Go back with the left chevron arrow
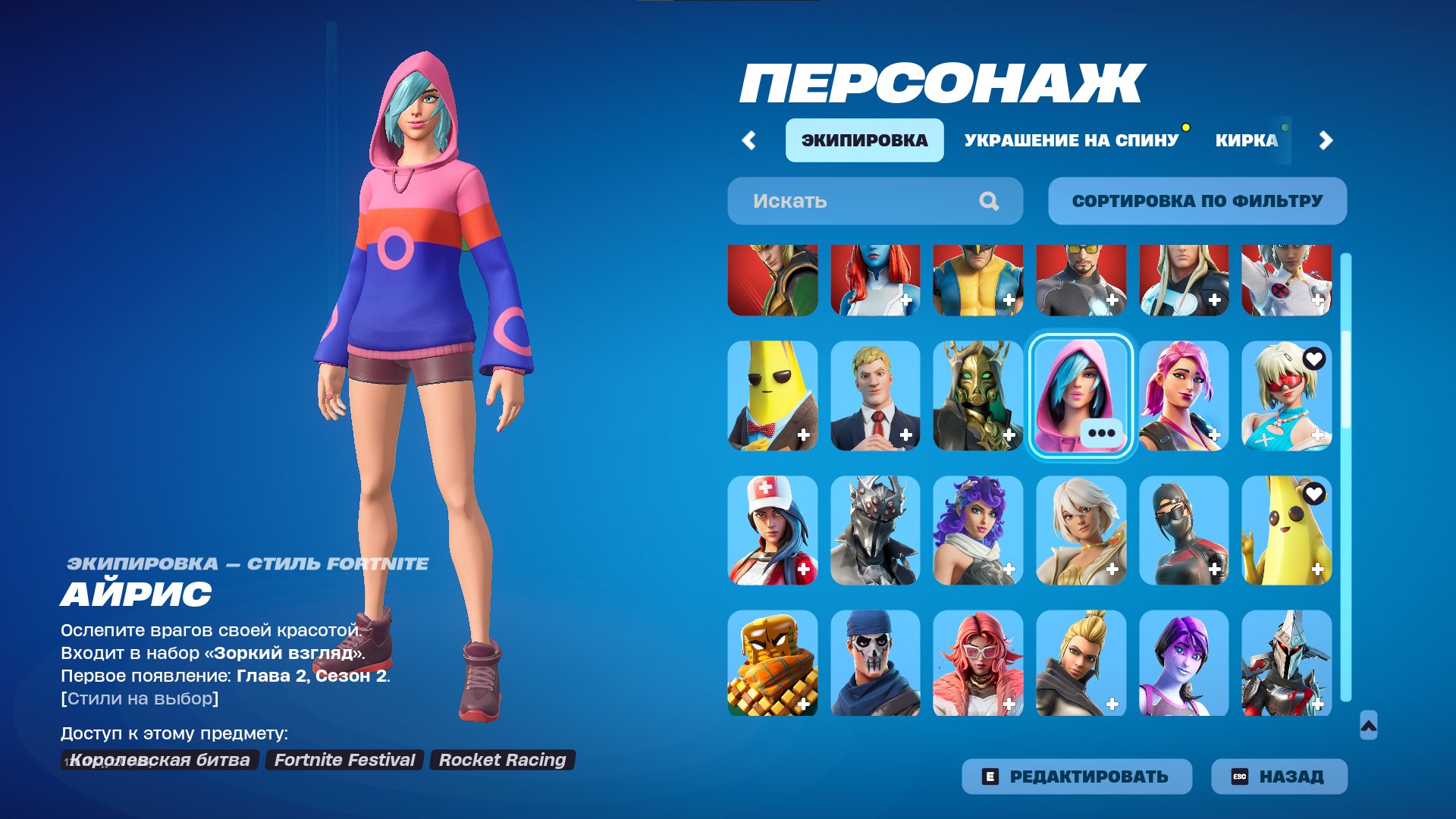 point(750,140)
